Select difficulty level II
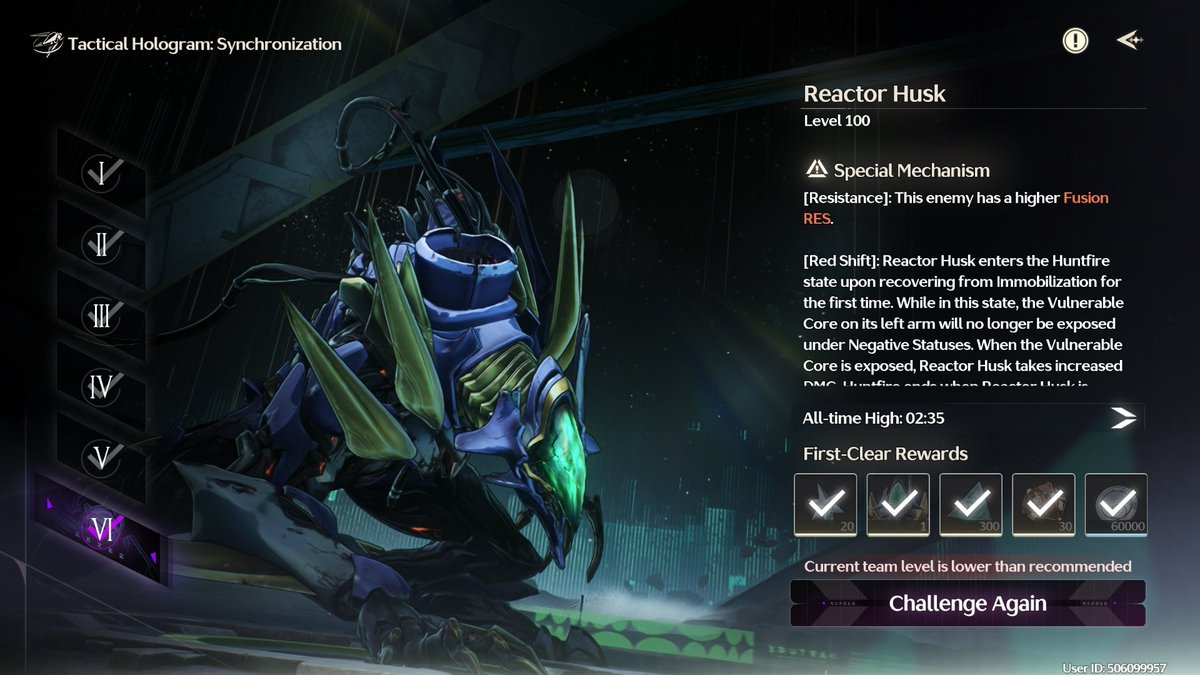1200x675 pixels. [x=102, y=245]
